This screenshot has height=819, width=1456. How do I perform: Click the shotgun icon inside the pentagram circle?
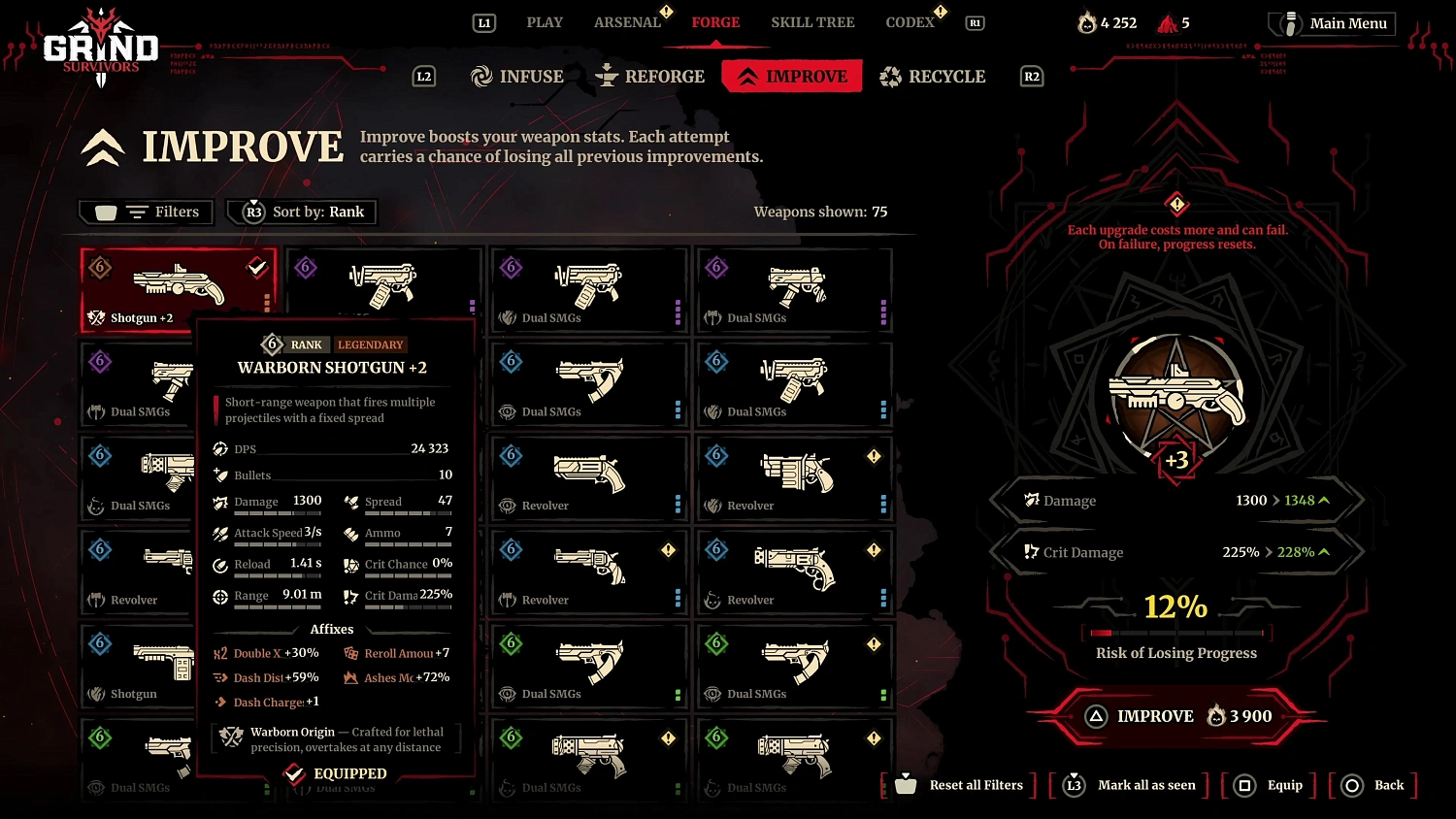tap(1176, 393)
